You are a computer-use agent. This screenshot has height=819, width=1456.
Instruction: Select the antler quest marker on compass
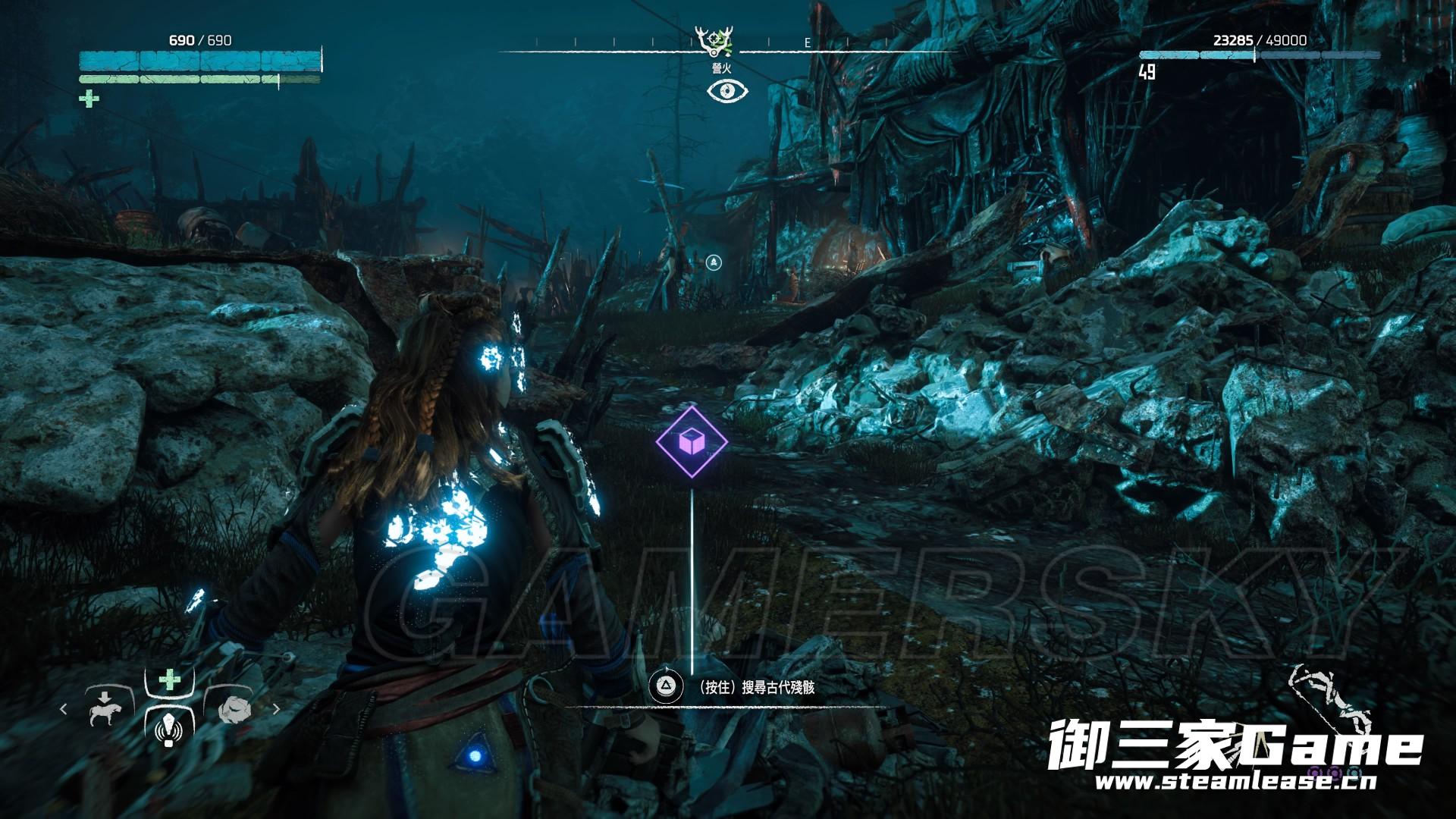[x=714, y=40]
